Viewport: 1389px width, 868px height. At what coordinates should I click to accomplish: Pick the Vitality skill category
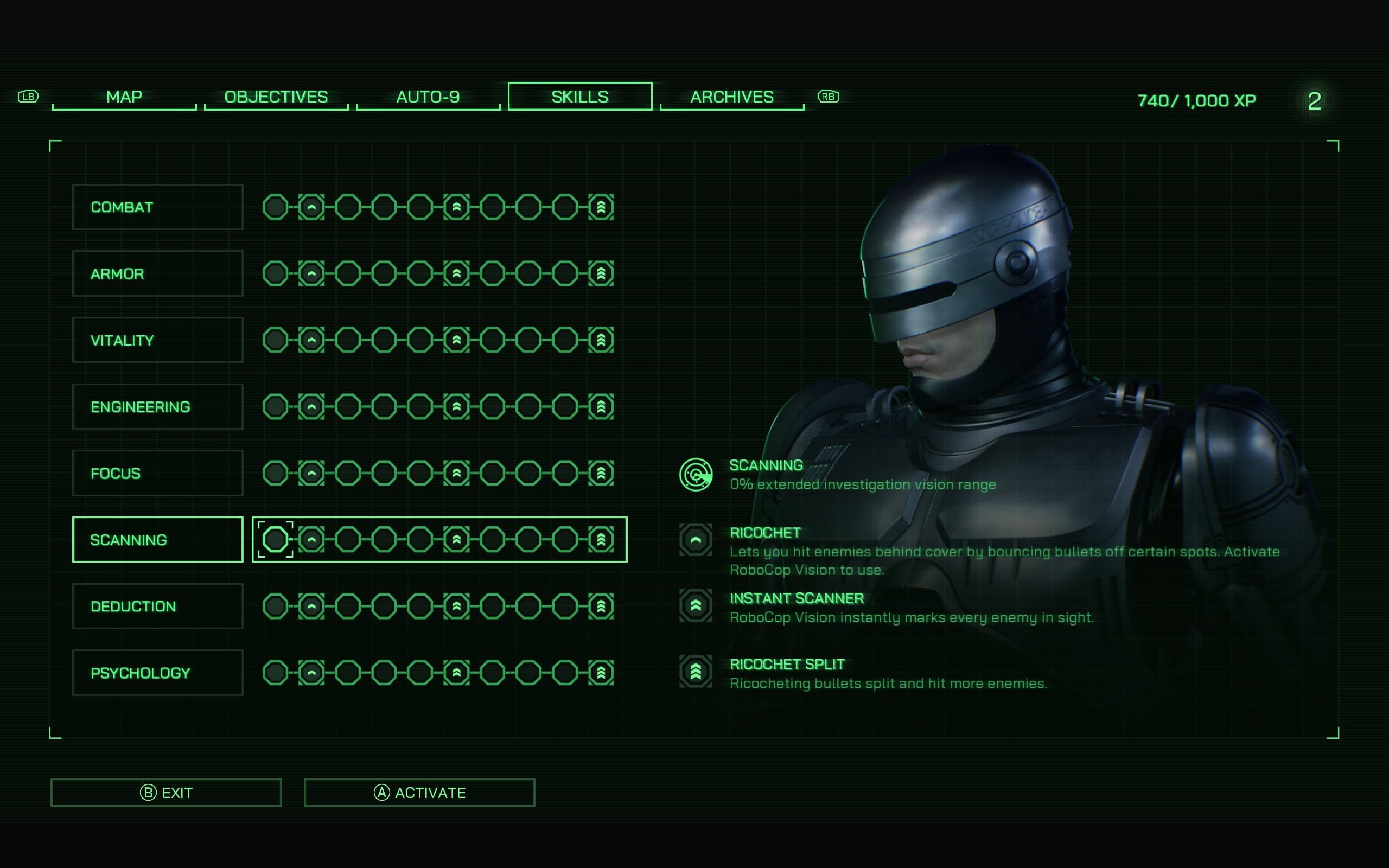tap(158, 340)
